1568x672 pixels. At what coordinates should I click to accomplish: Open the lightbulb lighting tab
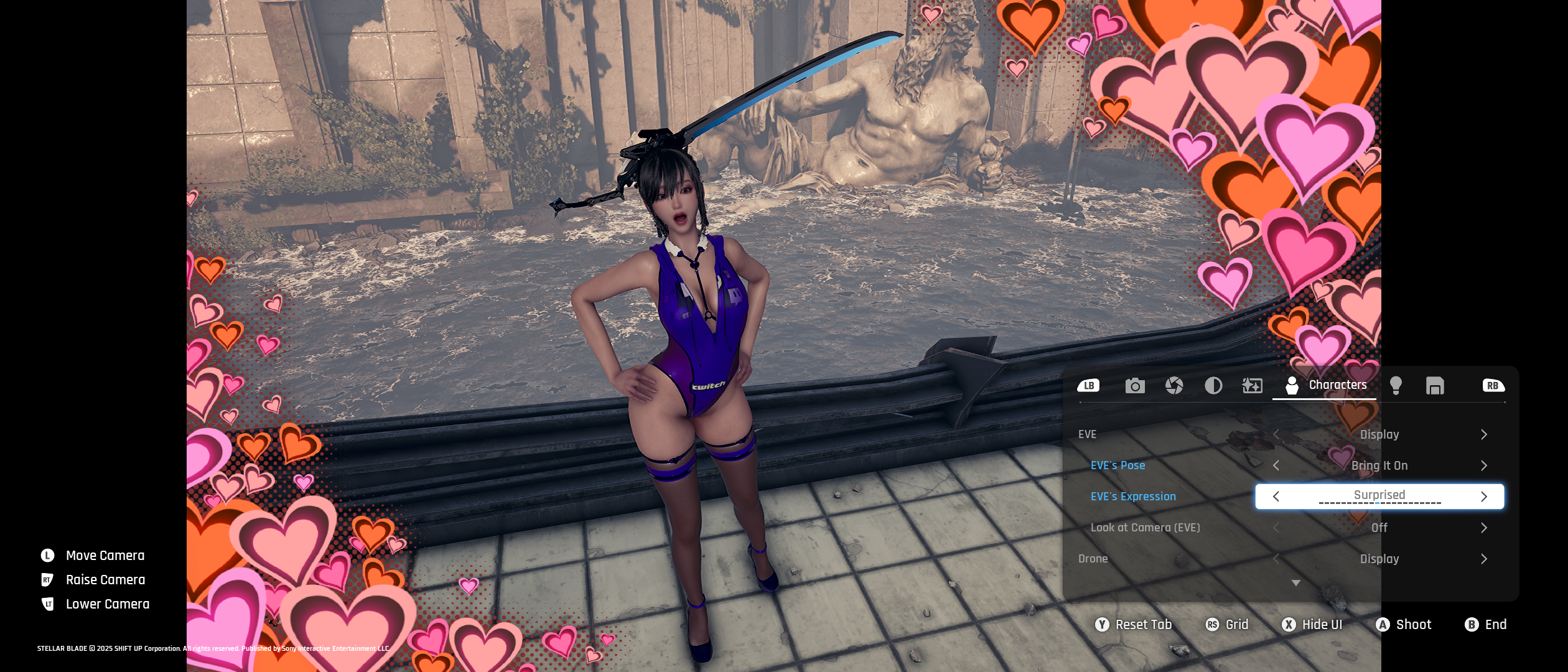(1396, 386)
